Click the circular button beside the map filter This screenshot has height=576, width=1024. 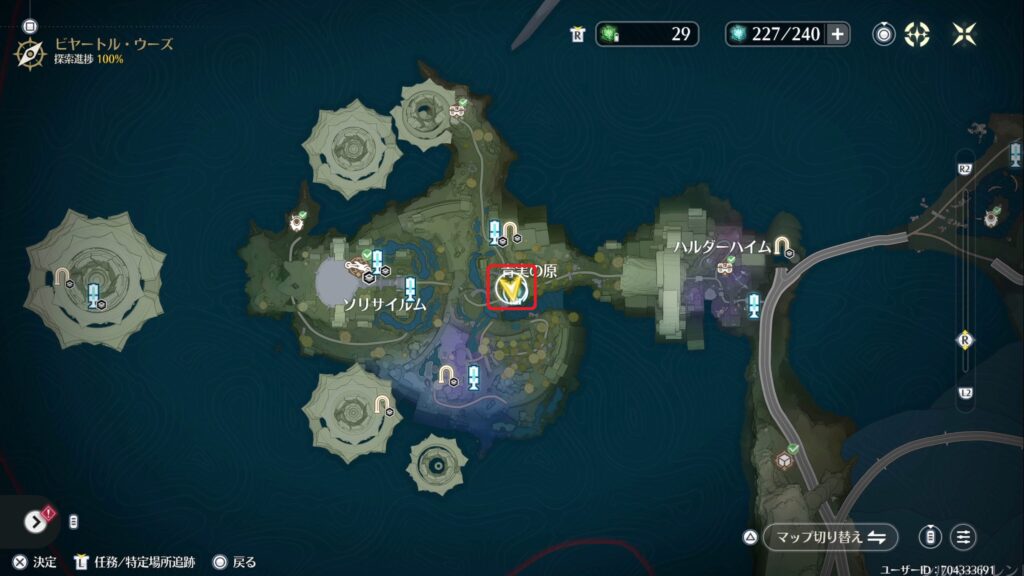coord(930,537)
